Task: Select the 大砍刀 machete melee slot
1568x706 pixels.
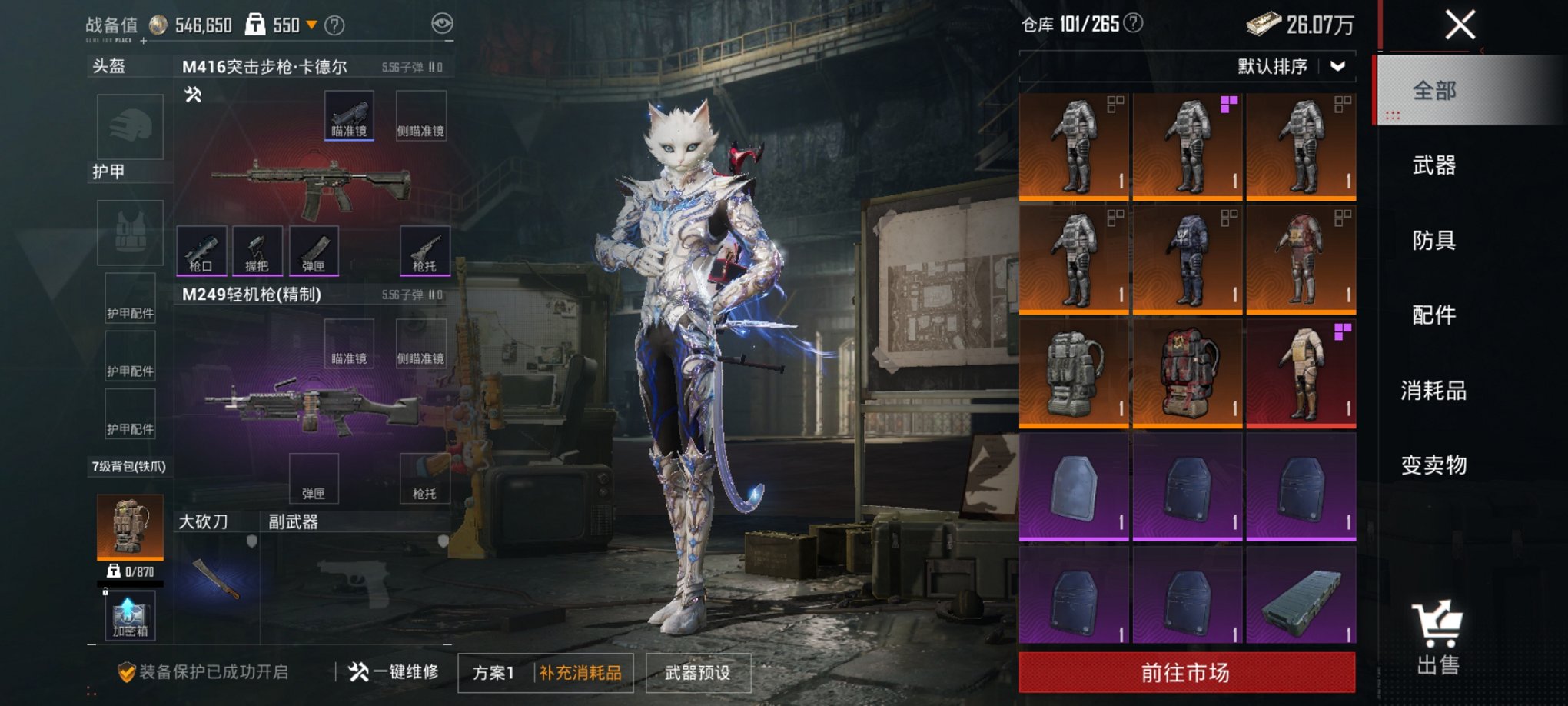Action: coord(218,578)
